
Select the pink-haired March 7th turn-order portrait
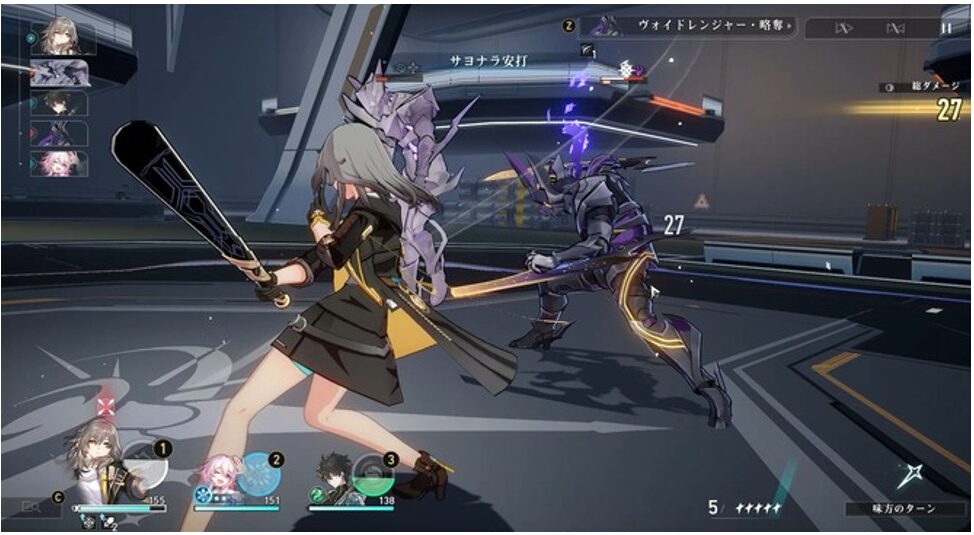(59, 163)
